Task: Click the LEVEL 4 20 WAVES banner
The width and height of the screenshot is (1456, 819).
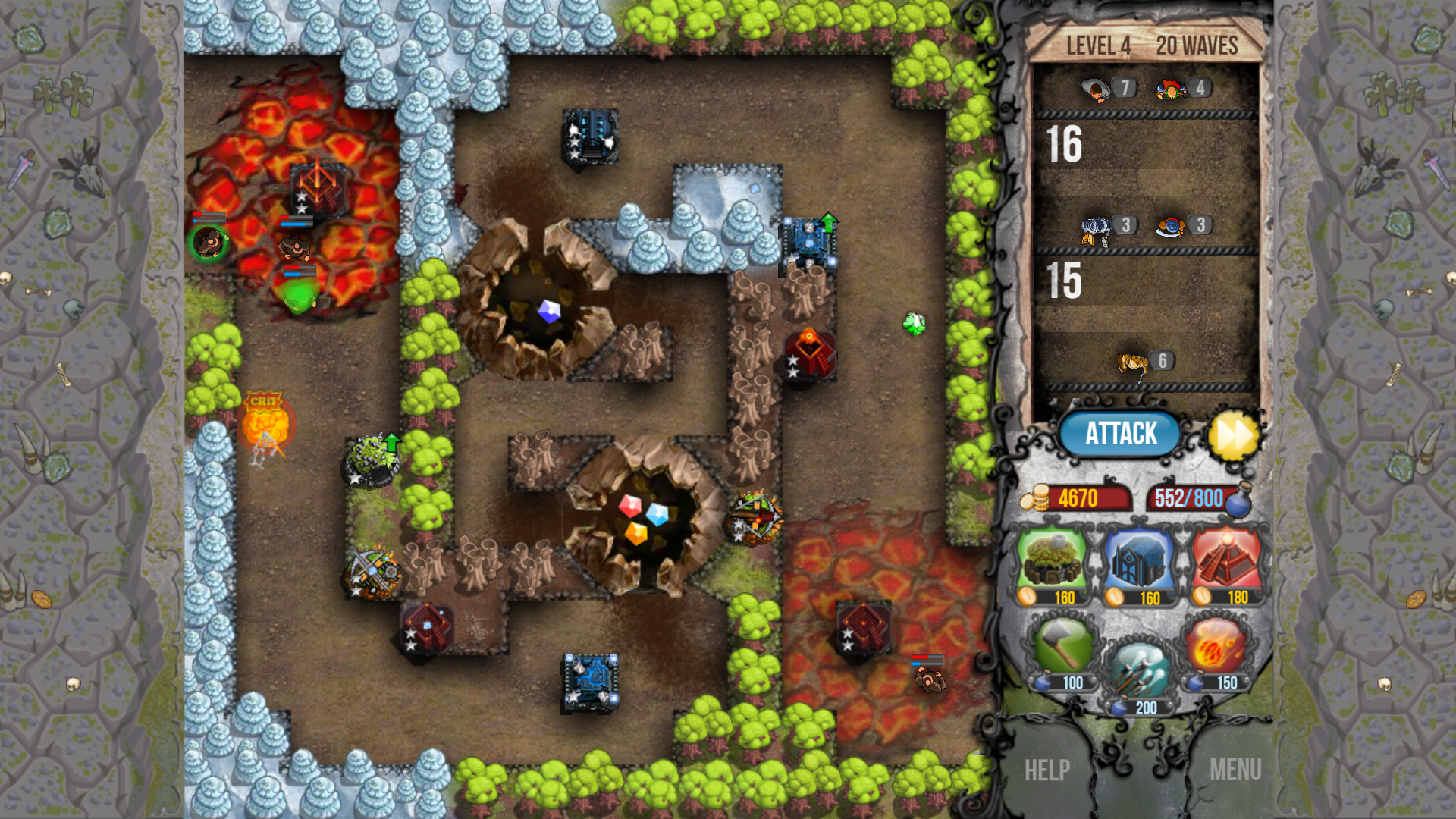Action: point(1150,45)
